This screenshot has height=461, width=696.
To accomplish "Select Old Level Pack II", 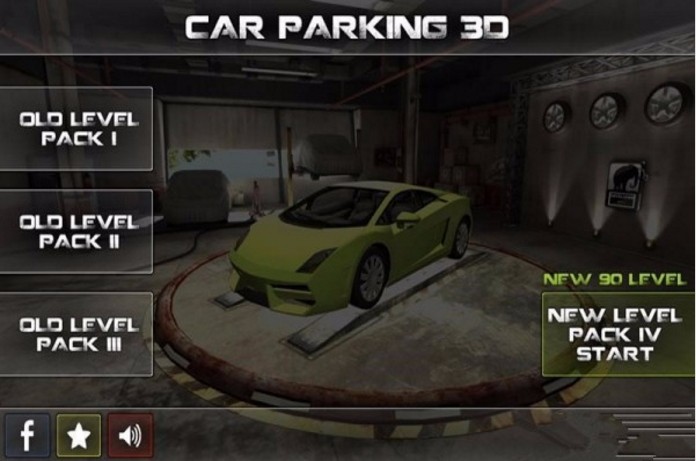I will pyautogui.click(x=76, y=232).
